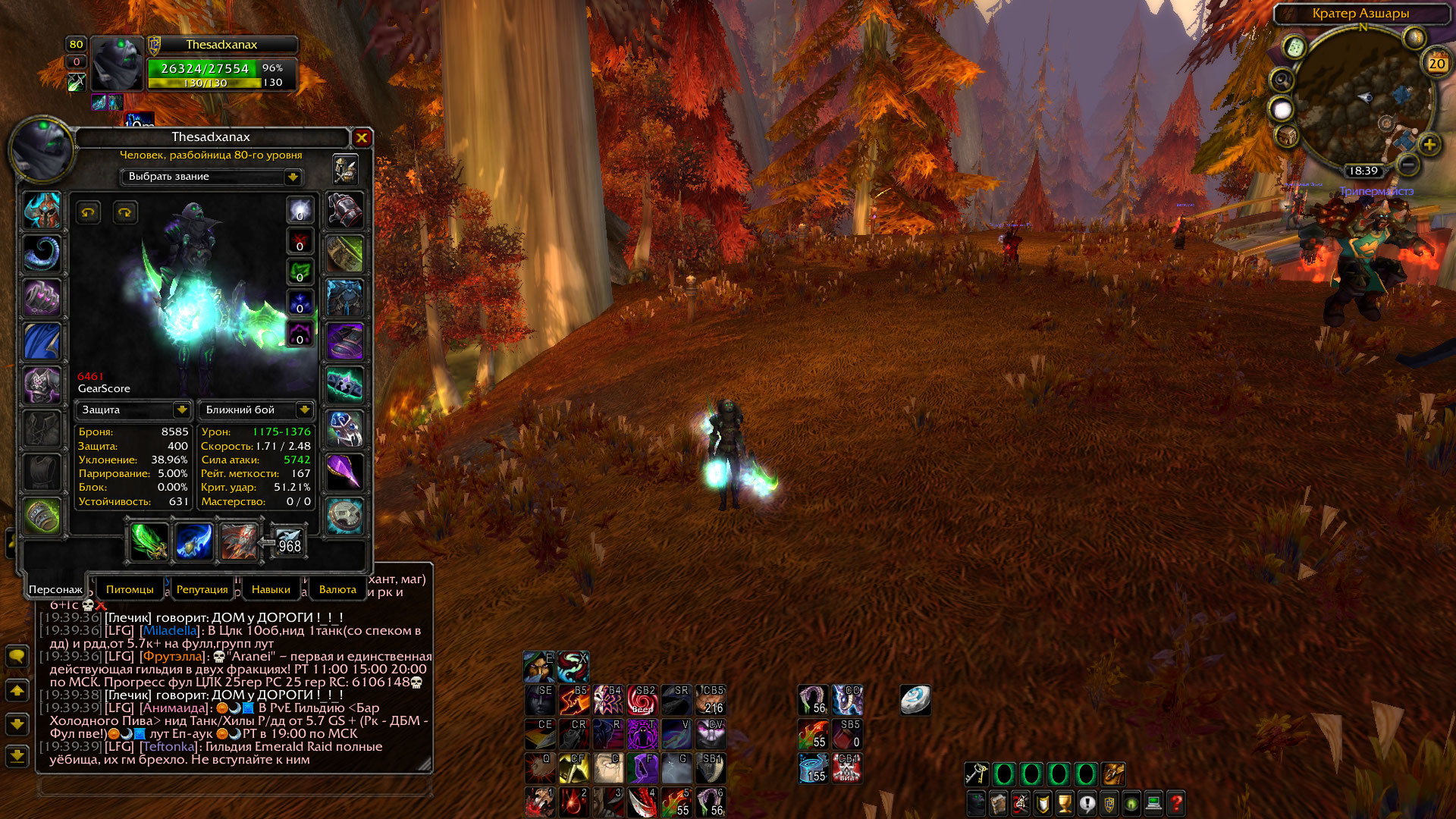Show the Валюта tab
Screen dimensions: 1456x819
pos(337,589)
